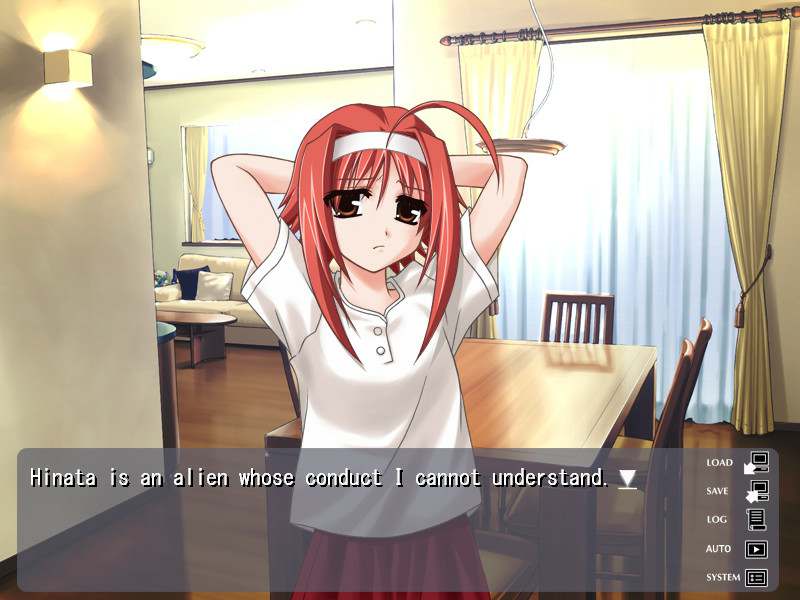Open the SYSTEM settings menu
800x600 pixels.
[x=738, y=577]
